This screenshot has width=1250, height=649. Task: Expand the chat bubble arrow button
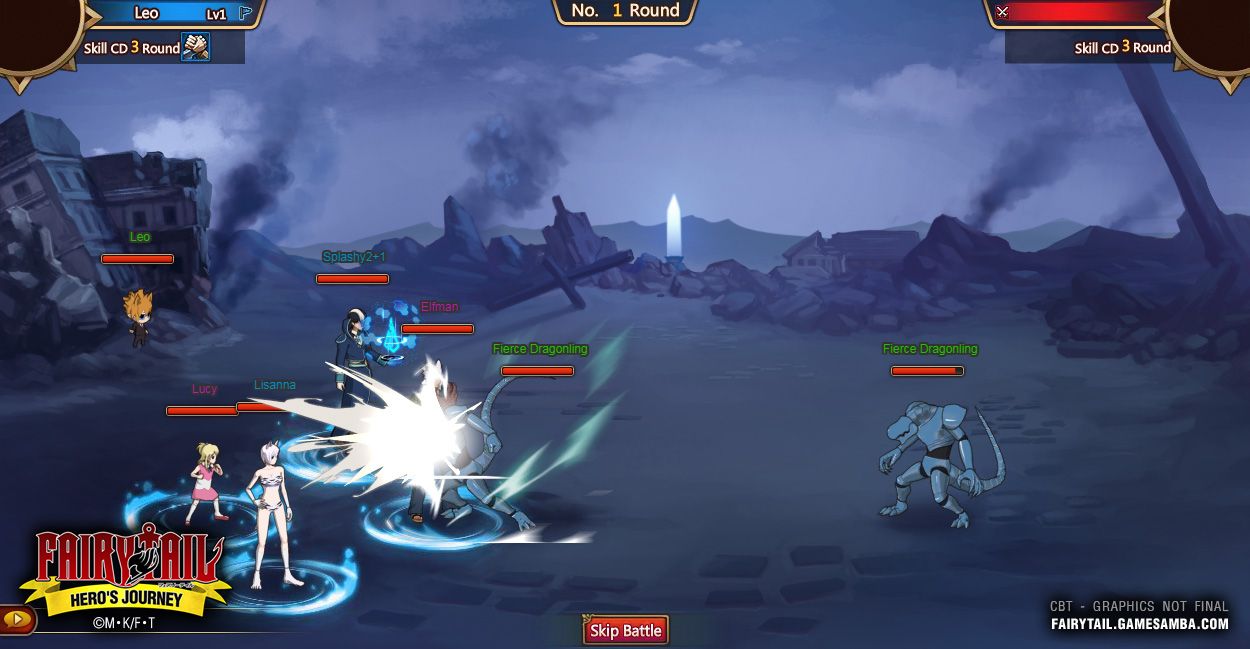[x=17, y=620]
